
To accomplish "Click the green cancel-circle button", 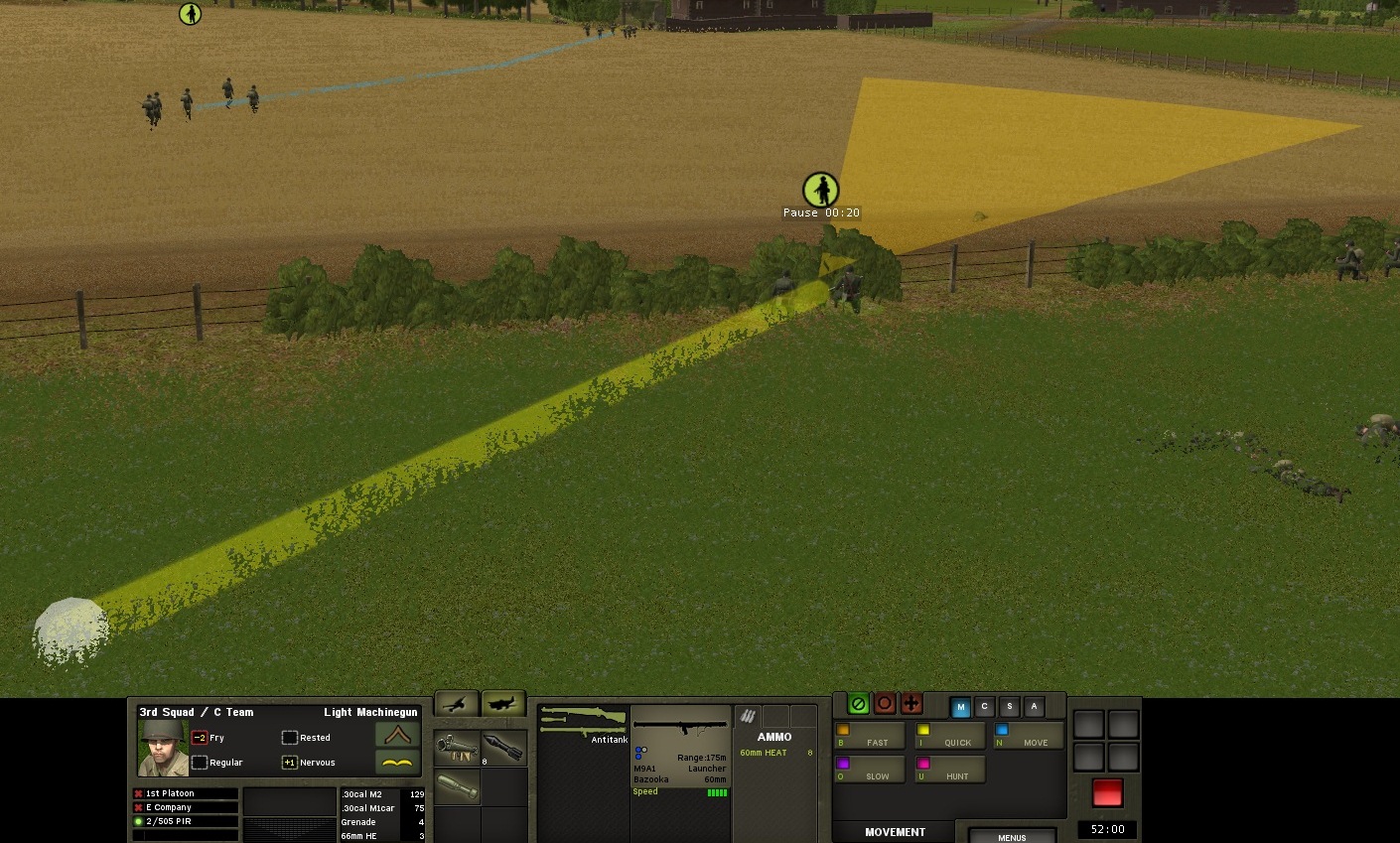I will pos(859,704).
